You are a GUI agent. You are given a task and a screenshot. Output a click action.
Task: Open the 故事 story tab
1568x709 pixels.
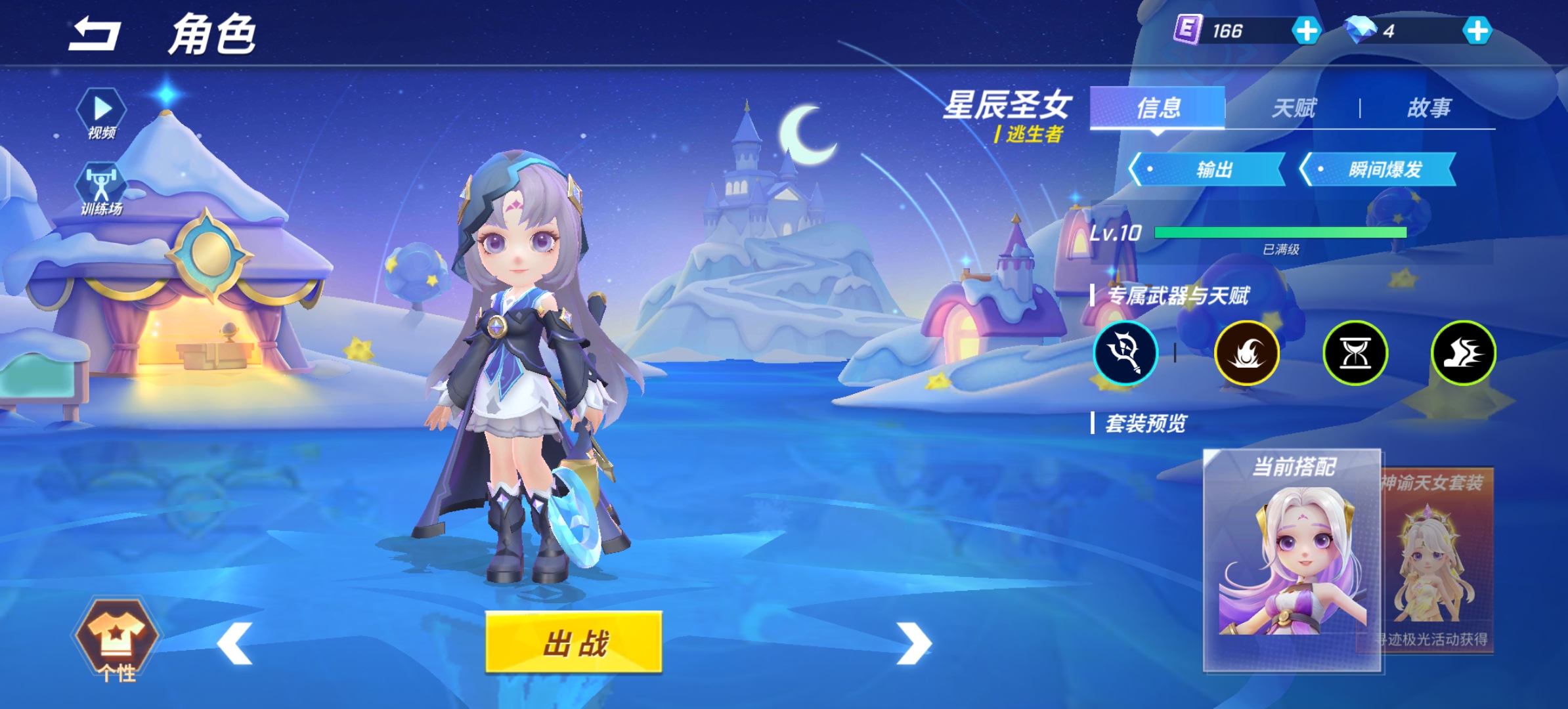pos(1429,108)
